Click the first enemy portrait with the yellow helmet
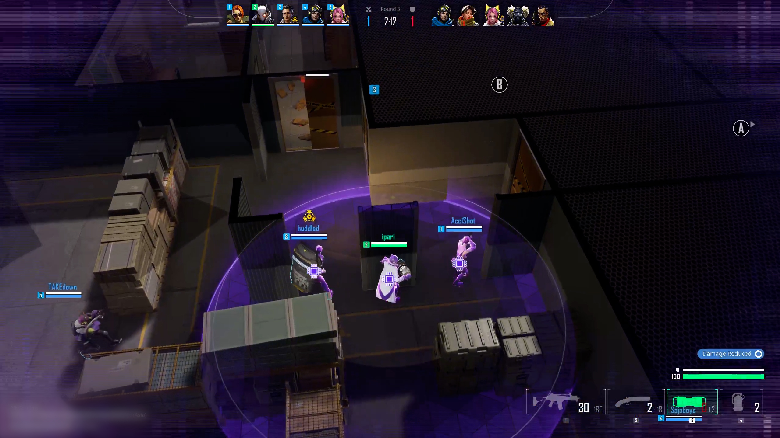Screen dimensions: 780x438 (x=443, y=15)
